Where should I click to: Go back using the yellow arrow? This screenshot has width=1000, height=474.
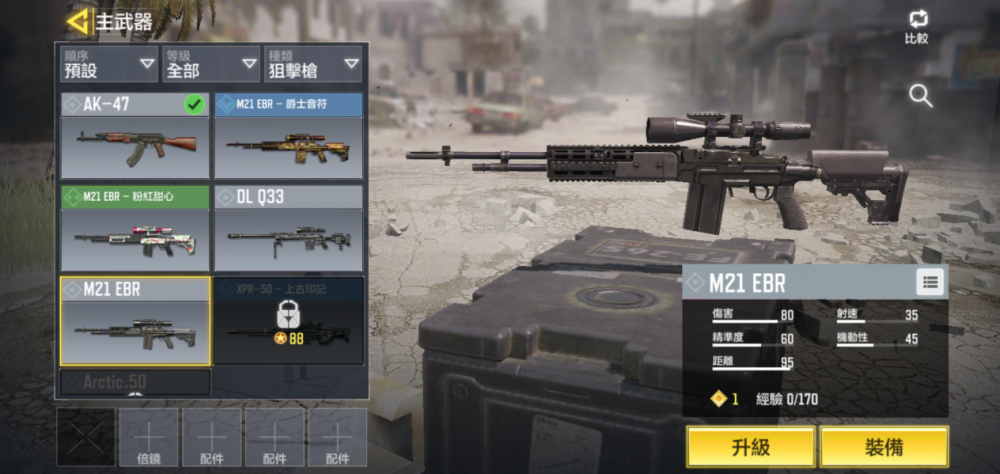point(78,20)
